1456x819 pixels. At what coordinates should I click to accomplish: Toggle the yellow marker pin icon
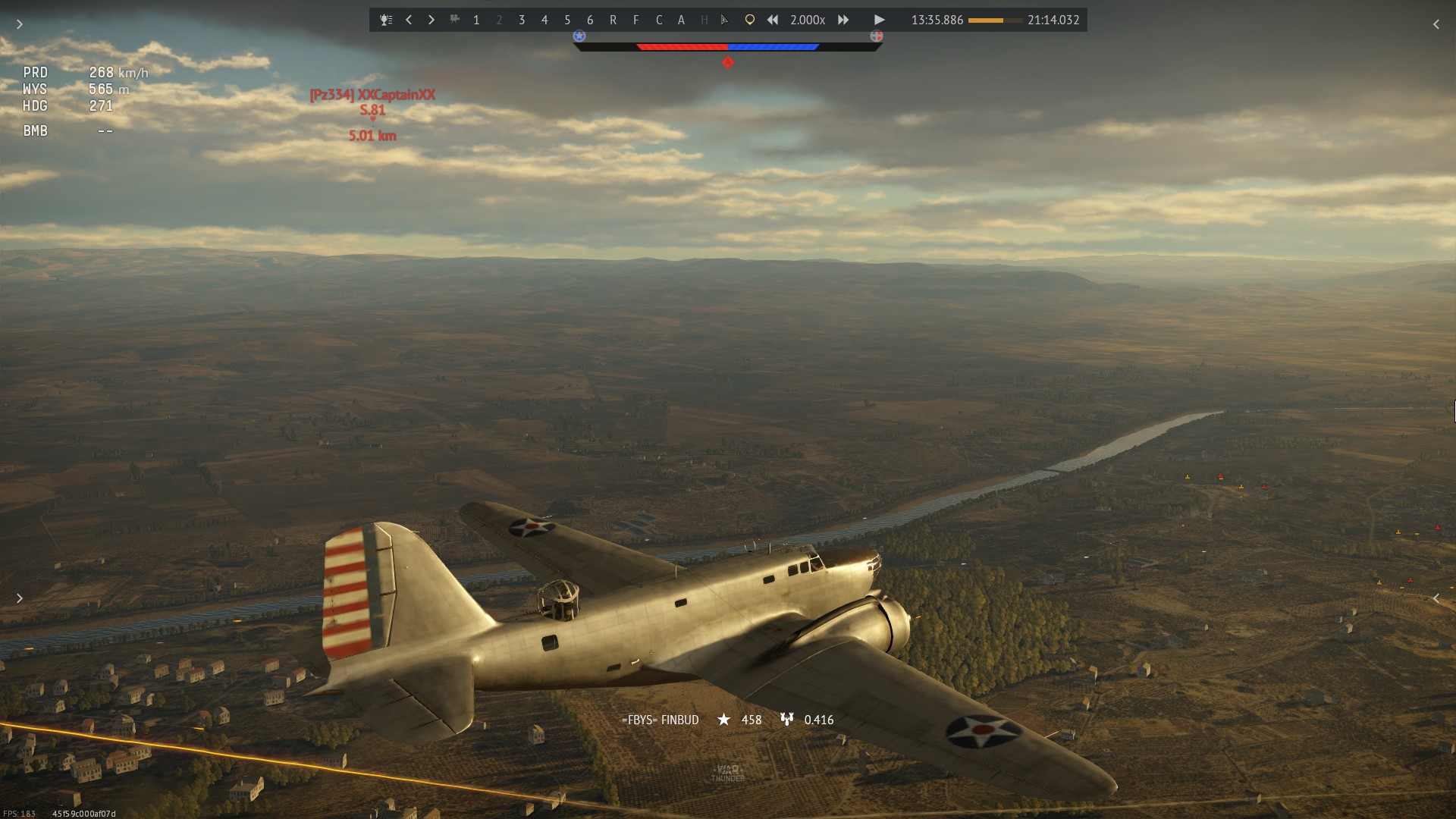(x=749, y=20)
